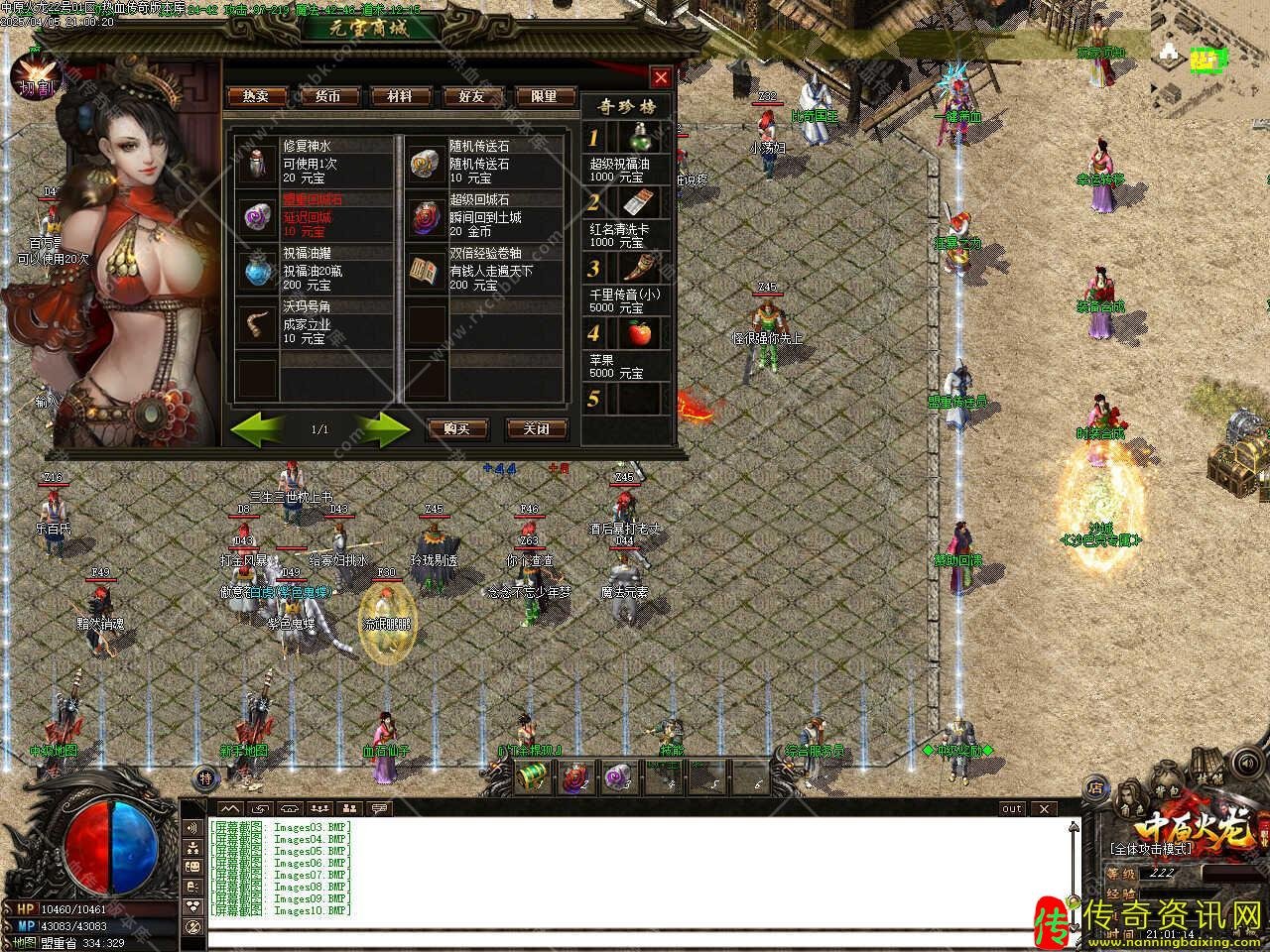Pick the 随机传送石 shop item
This screenshot has height=952, width=1270.
point(428,160)
